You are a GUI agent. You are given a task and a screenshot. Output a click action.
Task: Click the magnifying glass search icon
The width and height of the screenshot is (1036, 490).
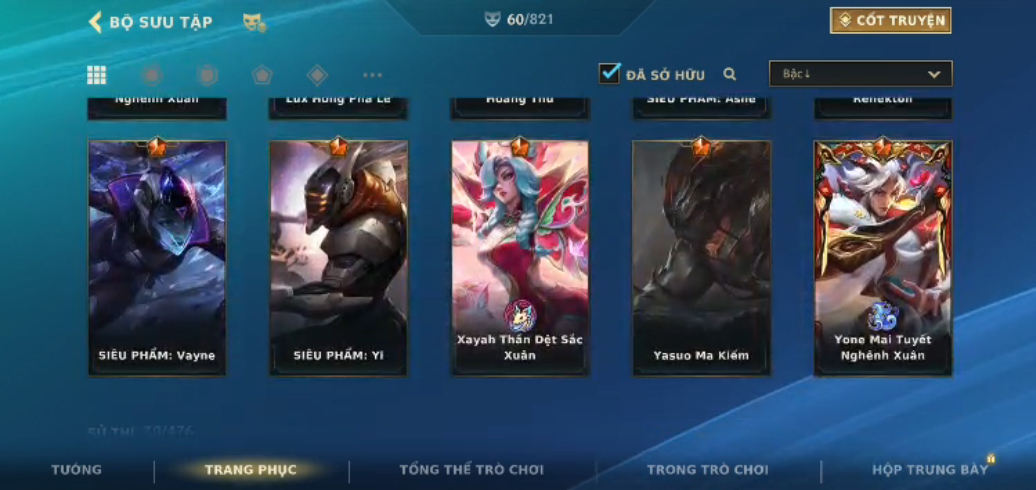point(730,74)
